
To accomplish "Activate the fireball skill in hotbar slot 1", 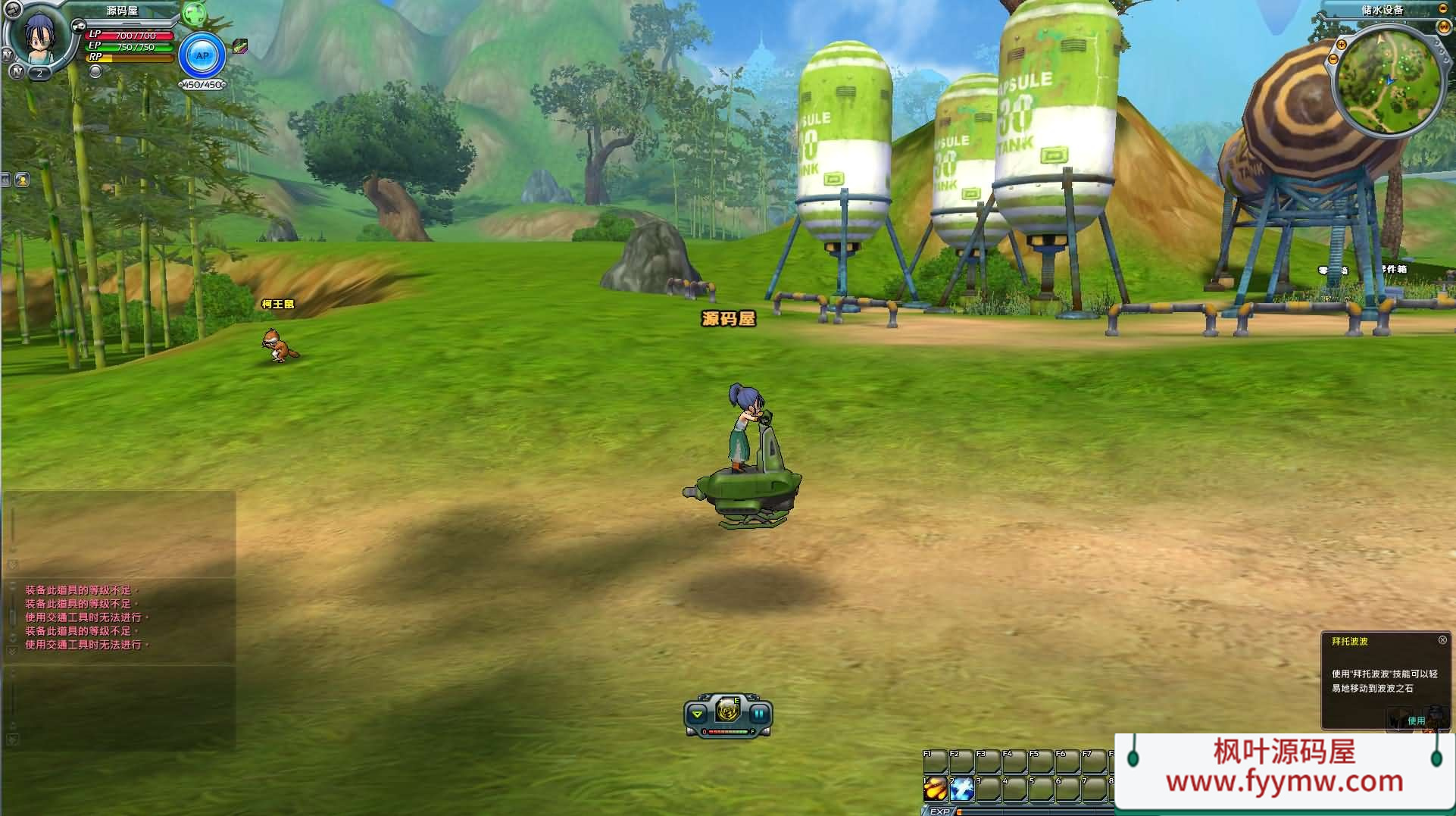I will pos(935,789).
